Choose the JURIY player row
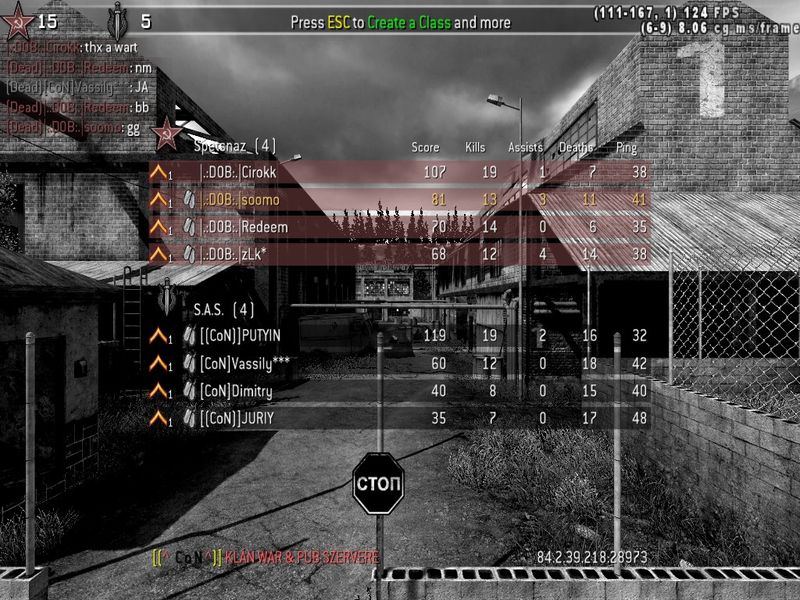 (400, 418)
